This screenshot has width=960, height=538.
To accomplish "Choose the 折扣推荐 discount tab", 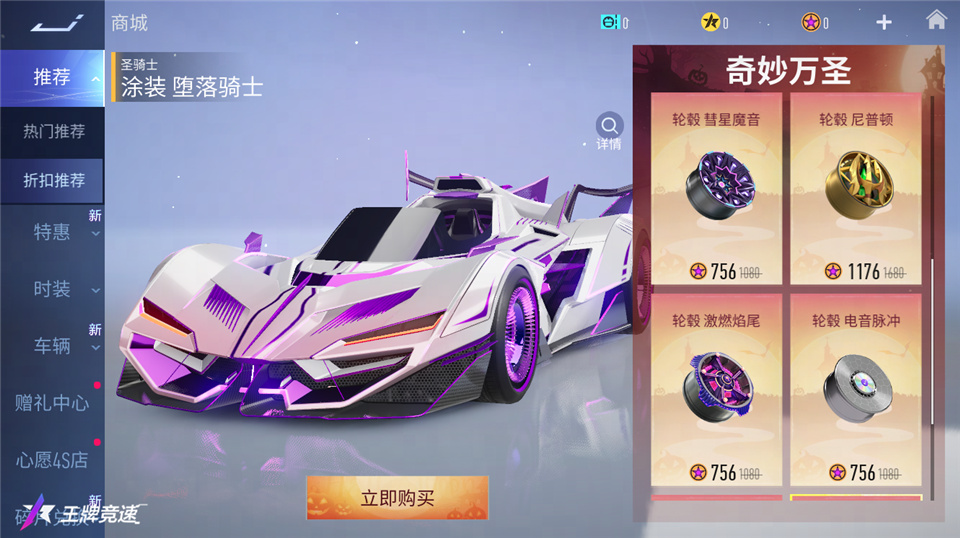I will (x=54, y=181).
